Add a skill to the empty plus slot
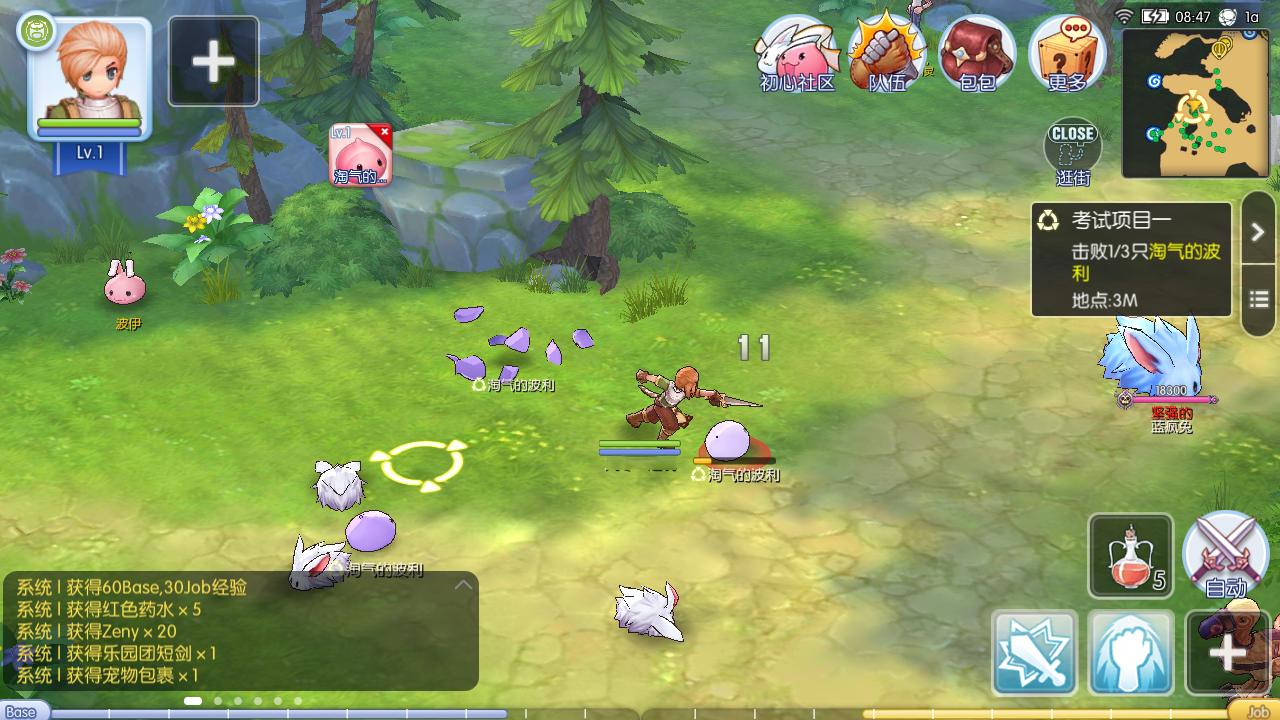This screenshot has height=720, width=1280. click(1227, 653)
